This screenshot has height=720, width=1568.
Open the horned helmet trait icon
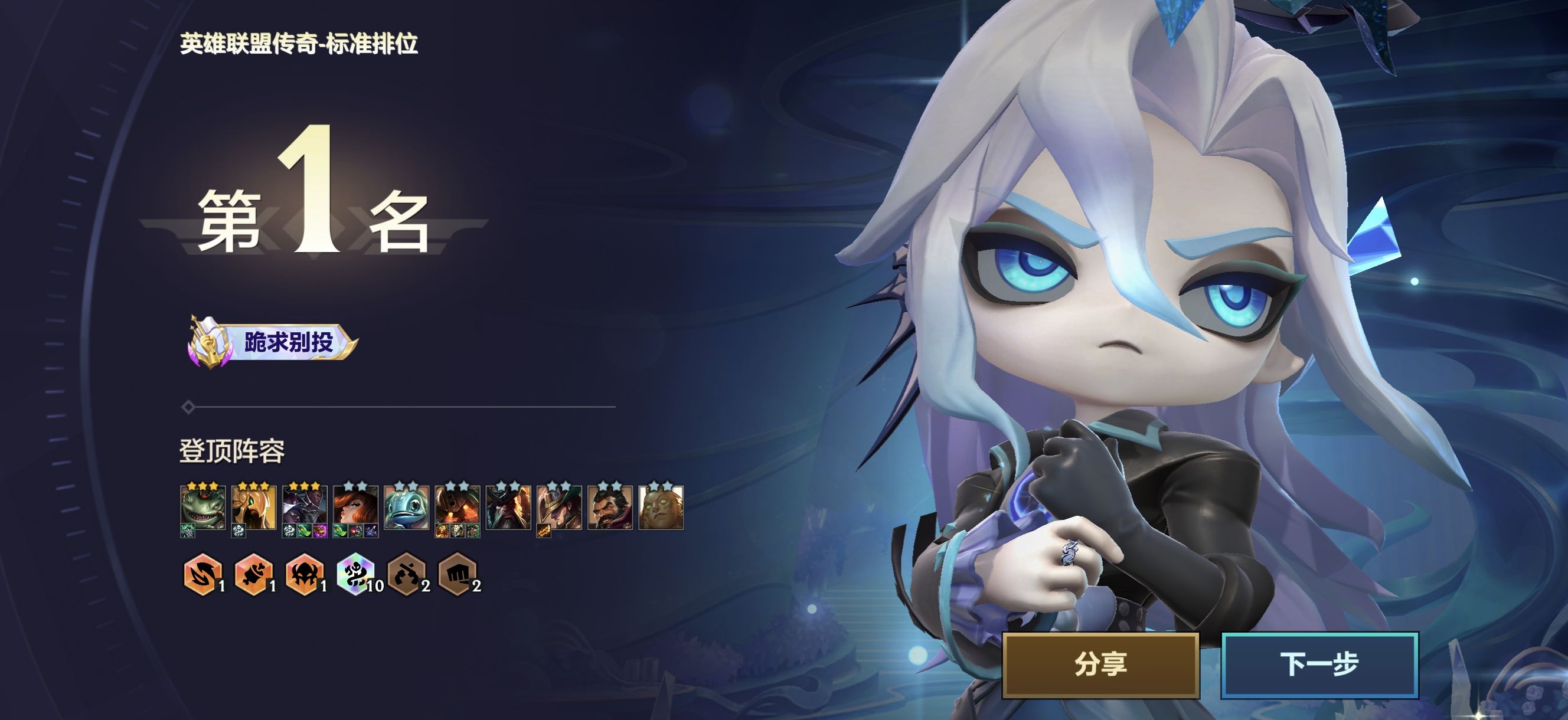coord(305,574)
